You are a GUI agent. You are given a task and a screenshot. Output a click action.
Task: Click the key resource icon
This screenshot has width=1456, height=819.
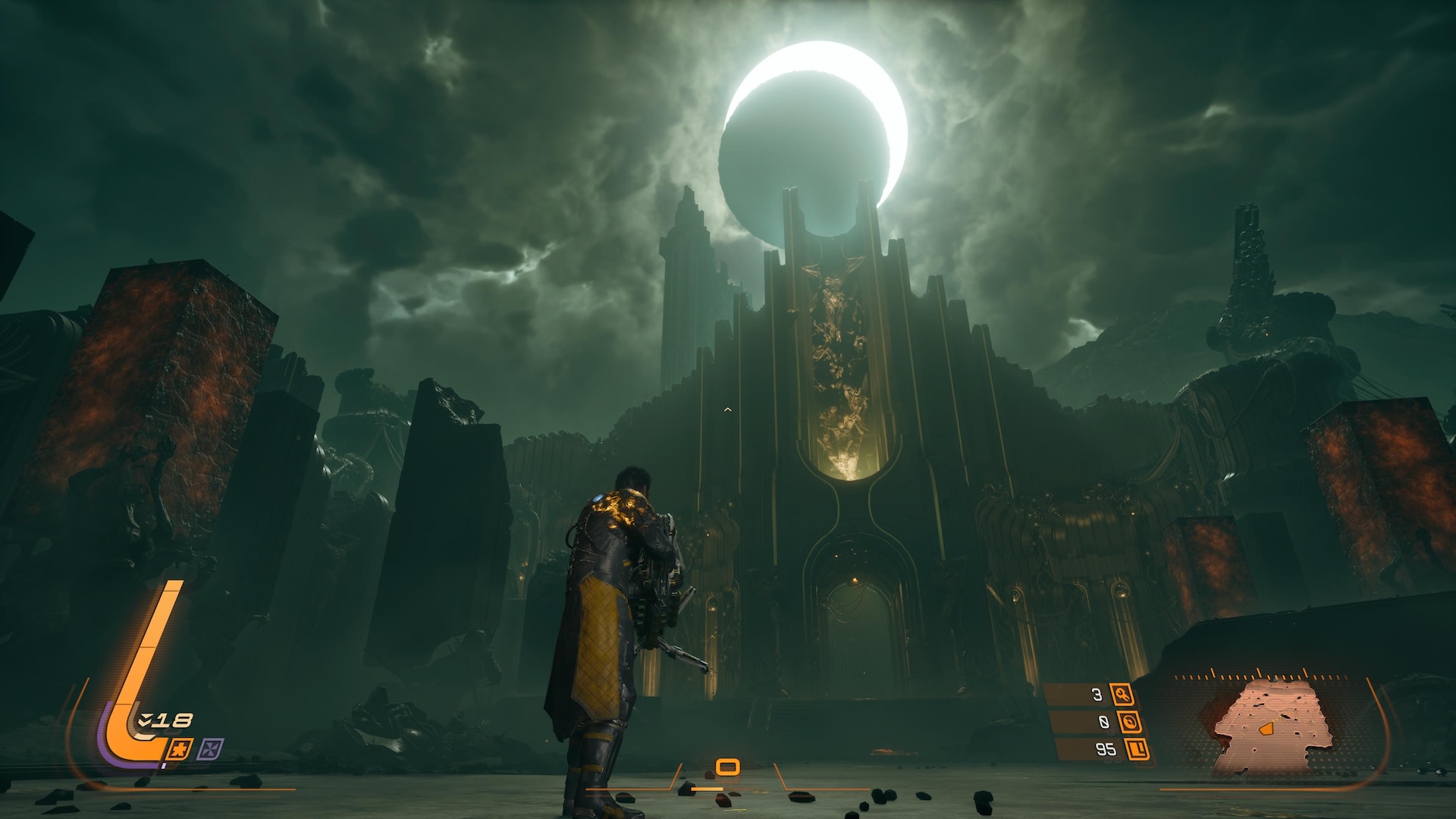pyautogui.click(x=1122, y=694)
